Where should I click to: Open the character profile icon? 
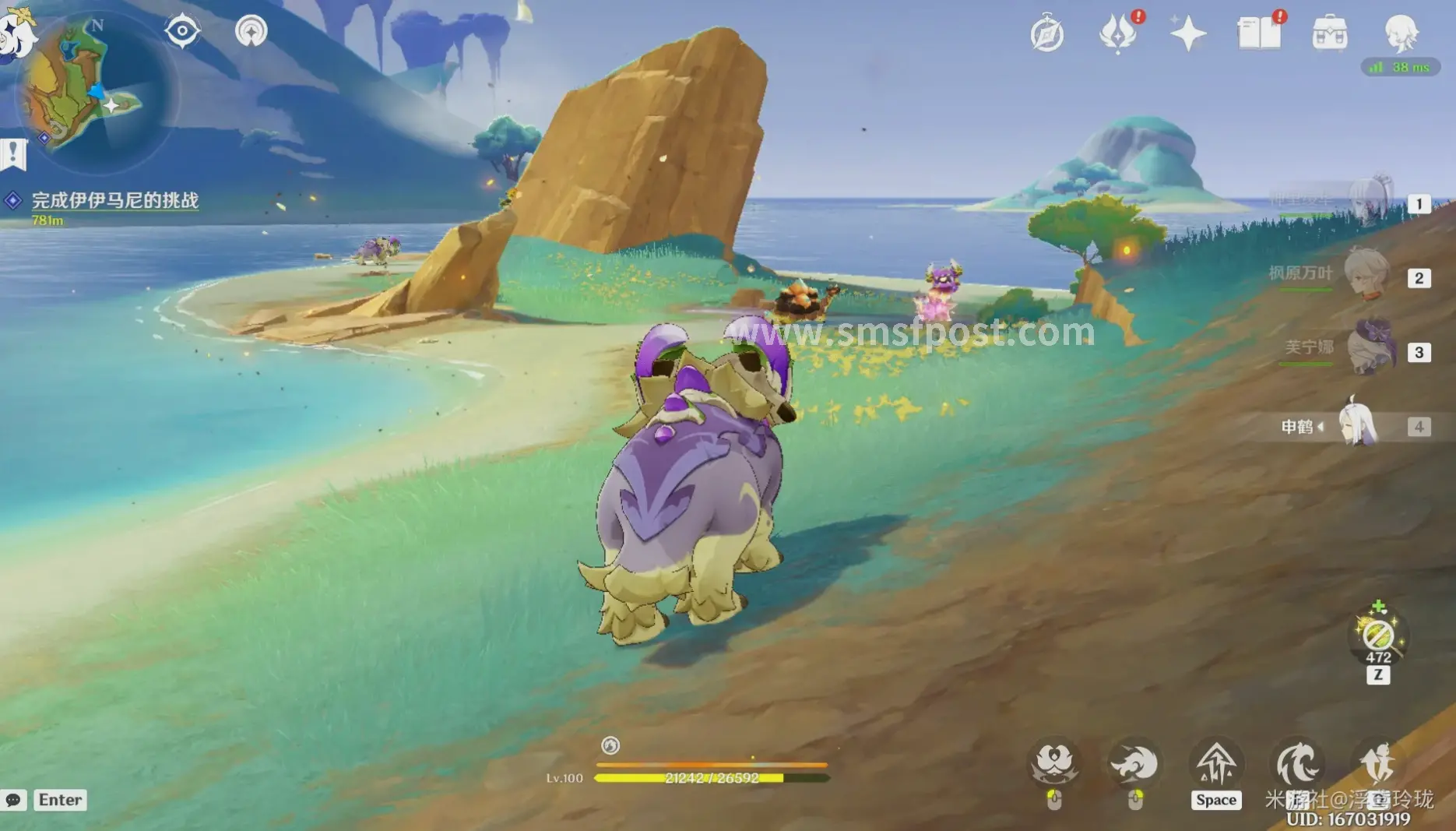click(x=1401, y=33)
